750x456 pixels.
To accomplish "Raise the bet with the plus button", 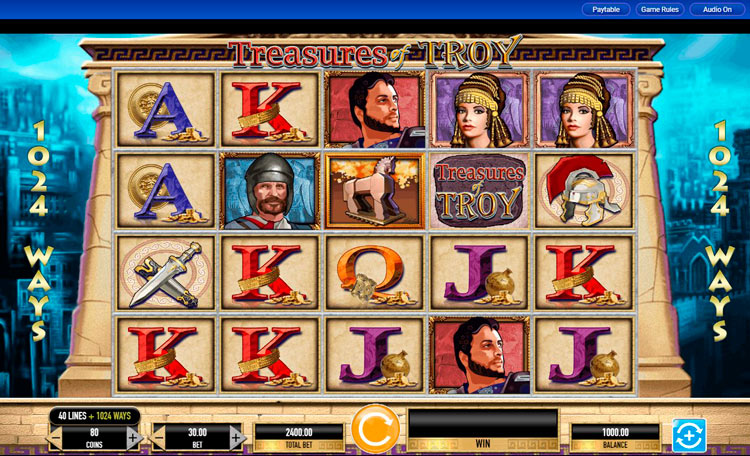I will [237, 437].
